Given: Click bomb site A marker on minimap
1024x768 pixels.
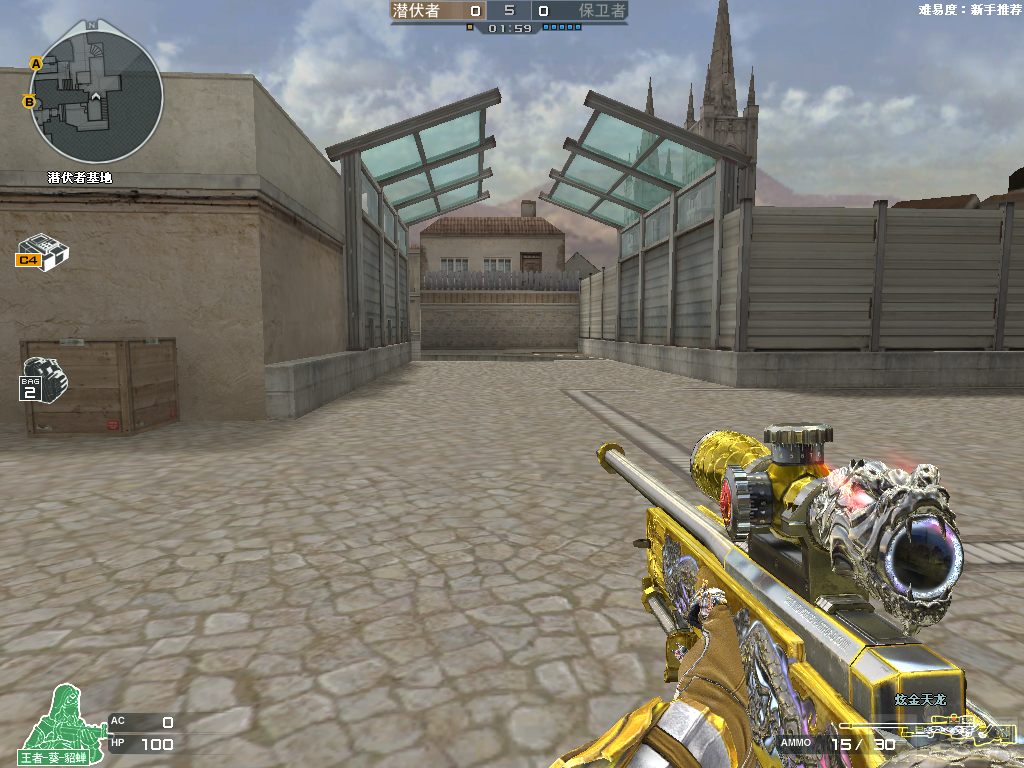Looking at the screenshot, I should (36, 63).
